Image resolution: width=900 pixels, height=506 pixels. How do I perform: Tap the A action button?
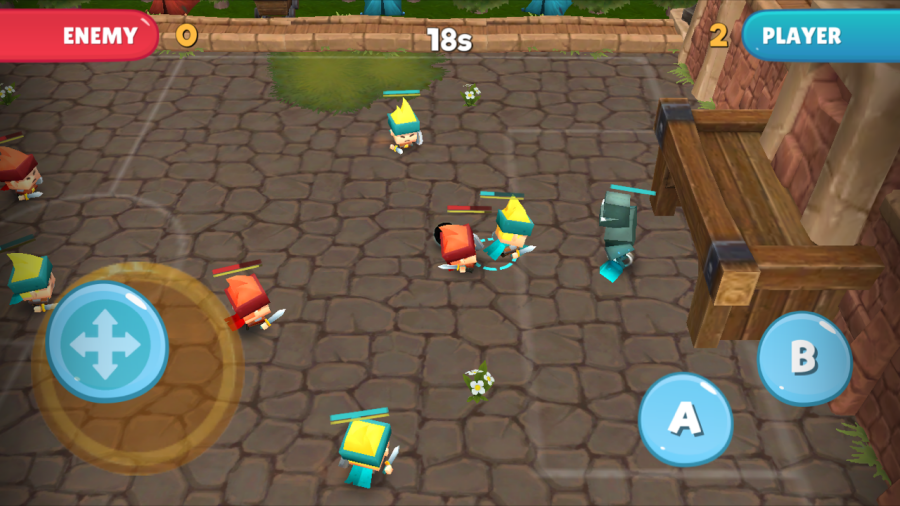tap(685, 419)
